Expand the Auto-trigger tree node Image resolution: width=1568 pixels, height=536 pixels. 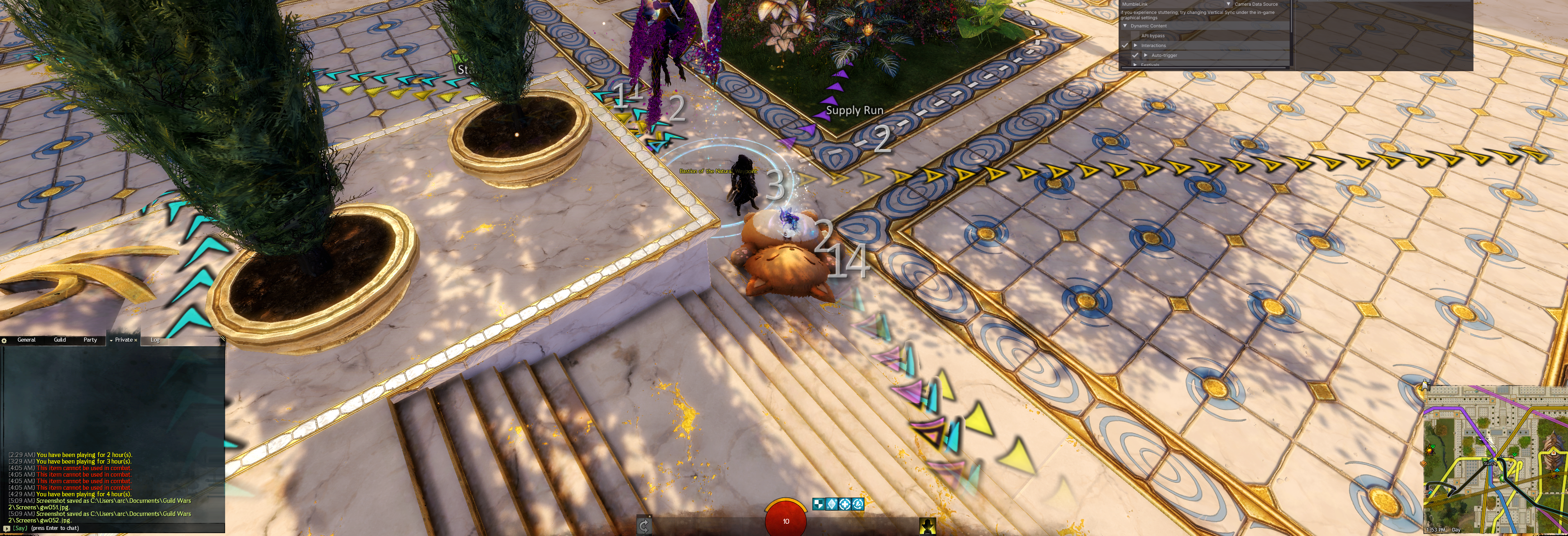pos(1146,55)
